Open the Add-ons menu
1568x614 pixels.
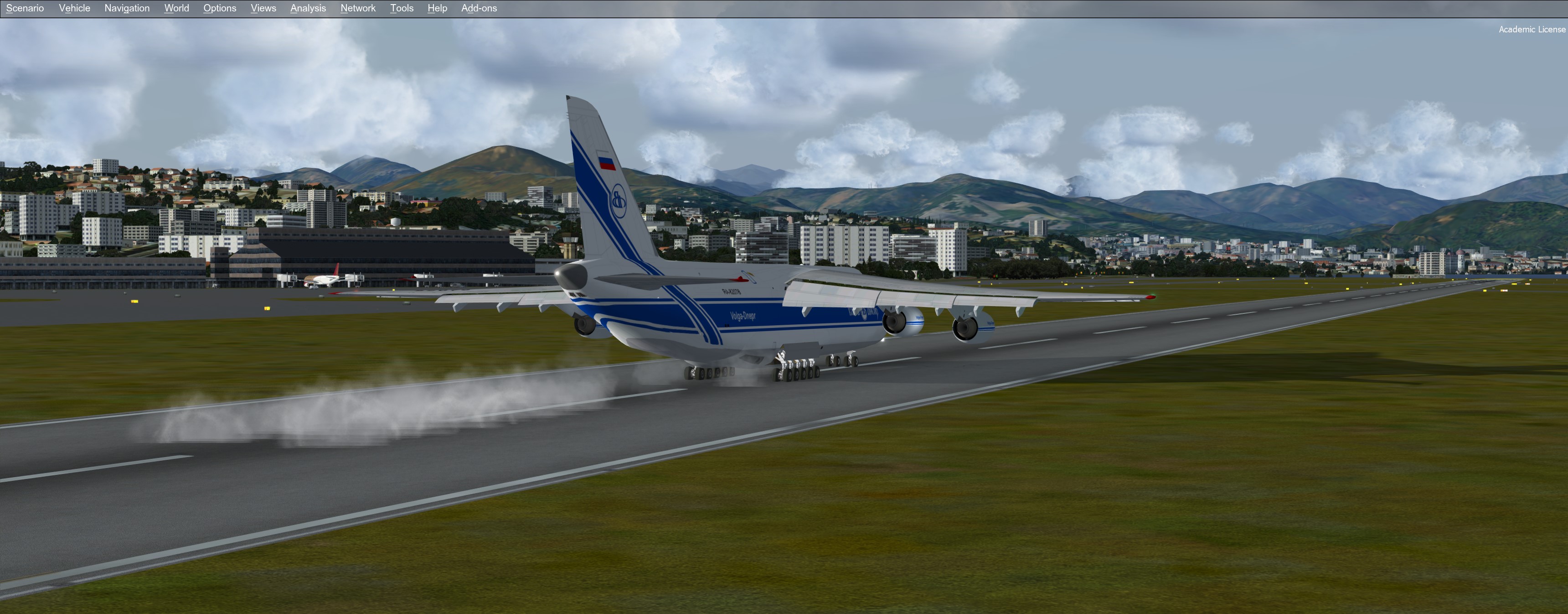[x=479, y=8]
